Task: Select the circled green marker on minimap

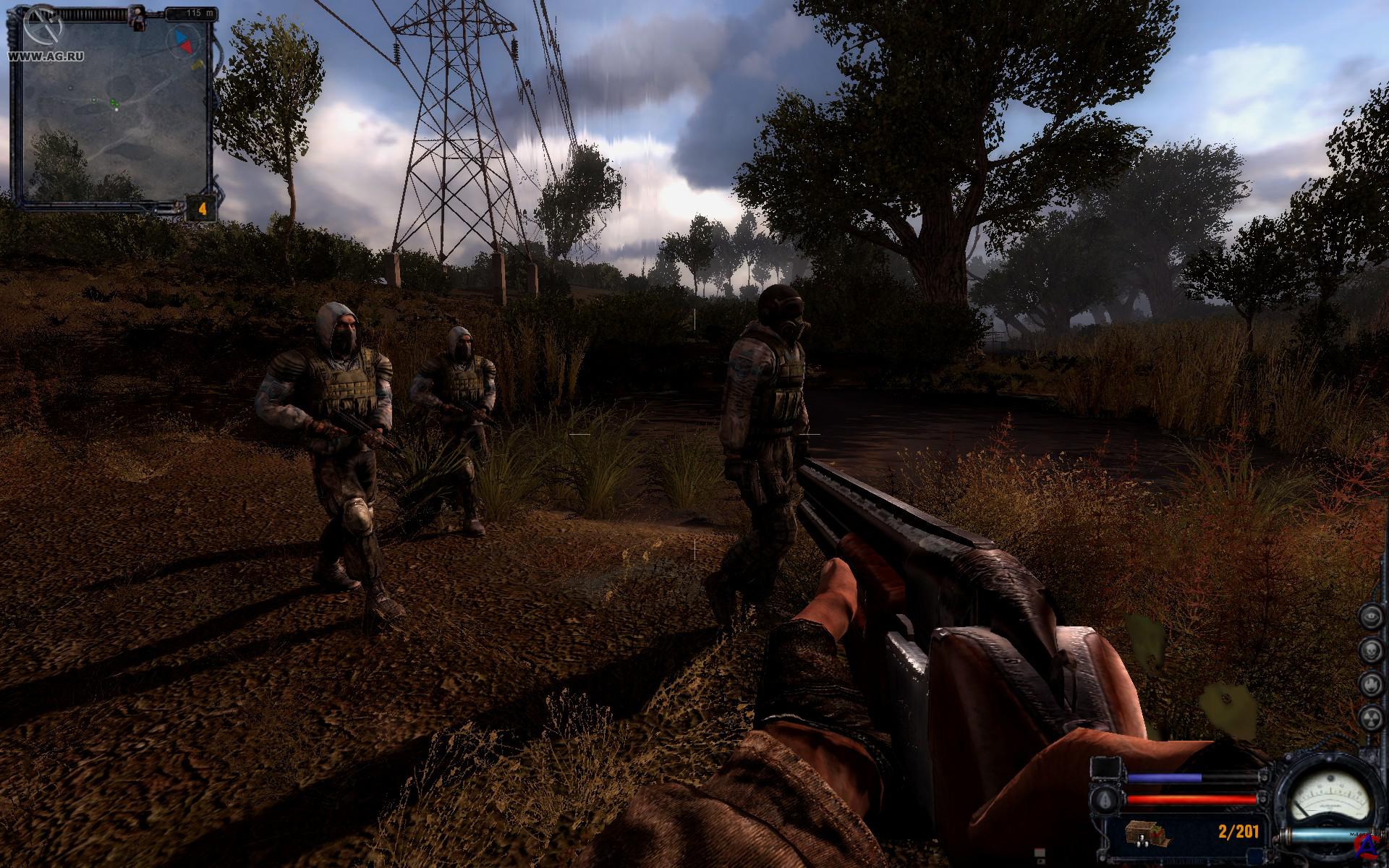Action: tap(93, 98)
